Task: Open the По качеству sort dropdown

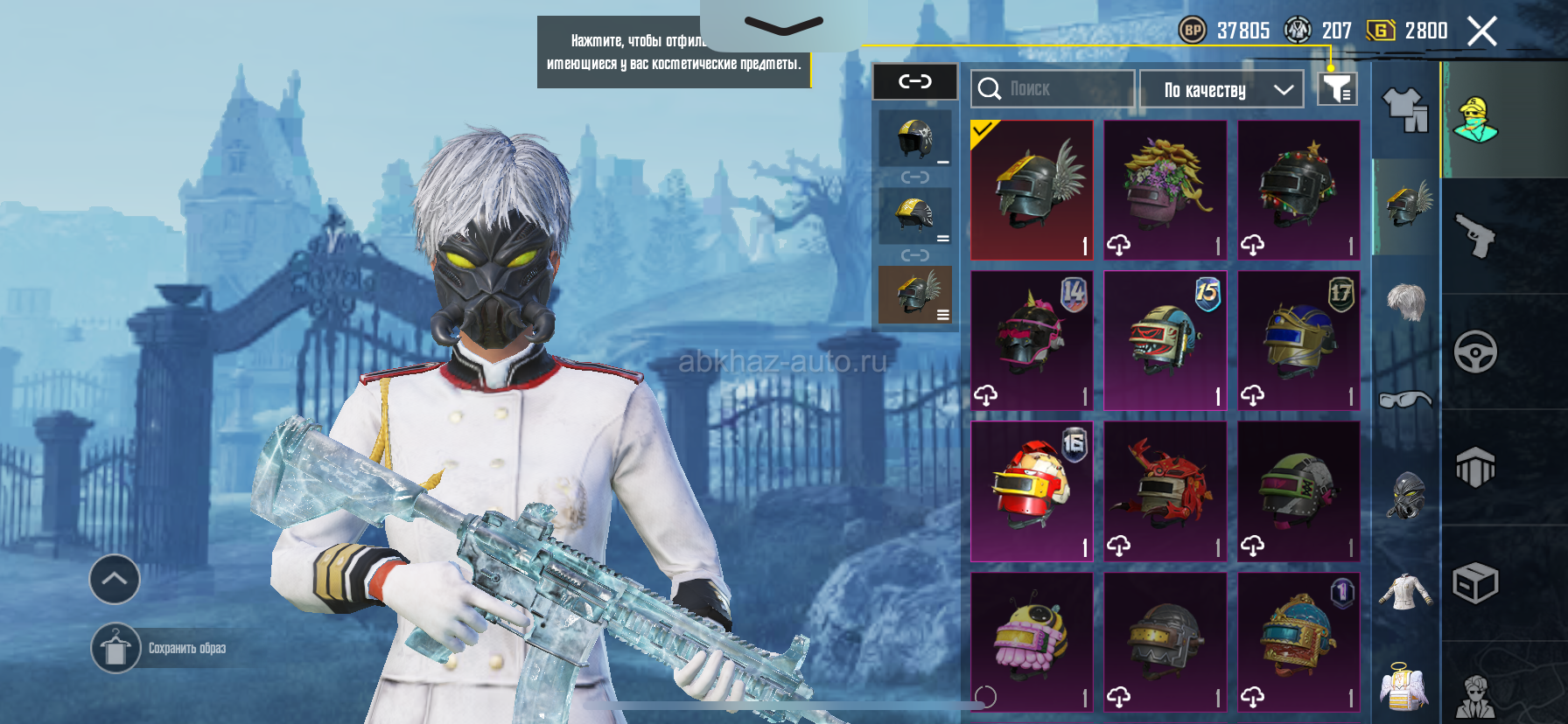Action: point(1221,89)
